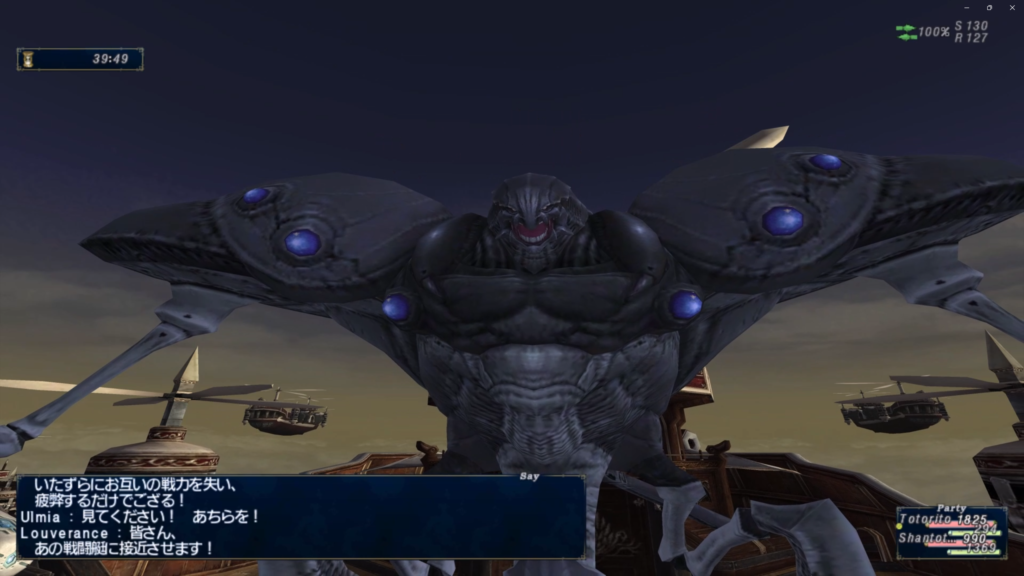
Task: Minimize the game window
Action: click(x=966, y=7)
